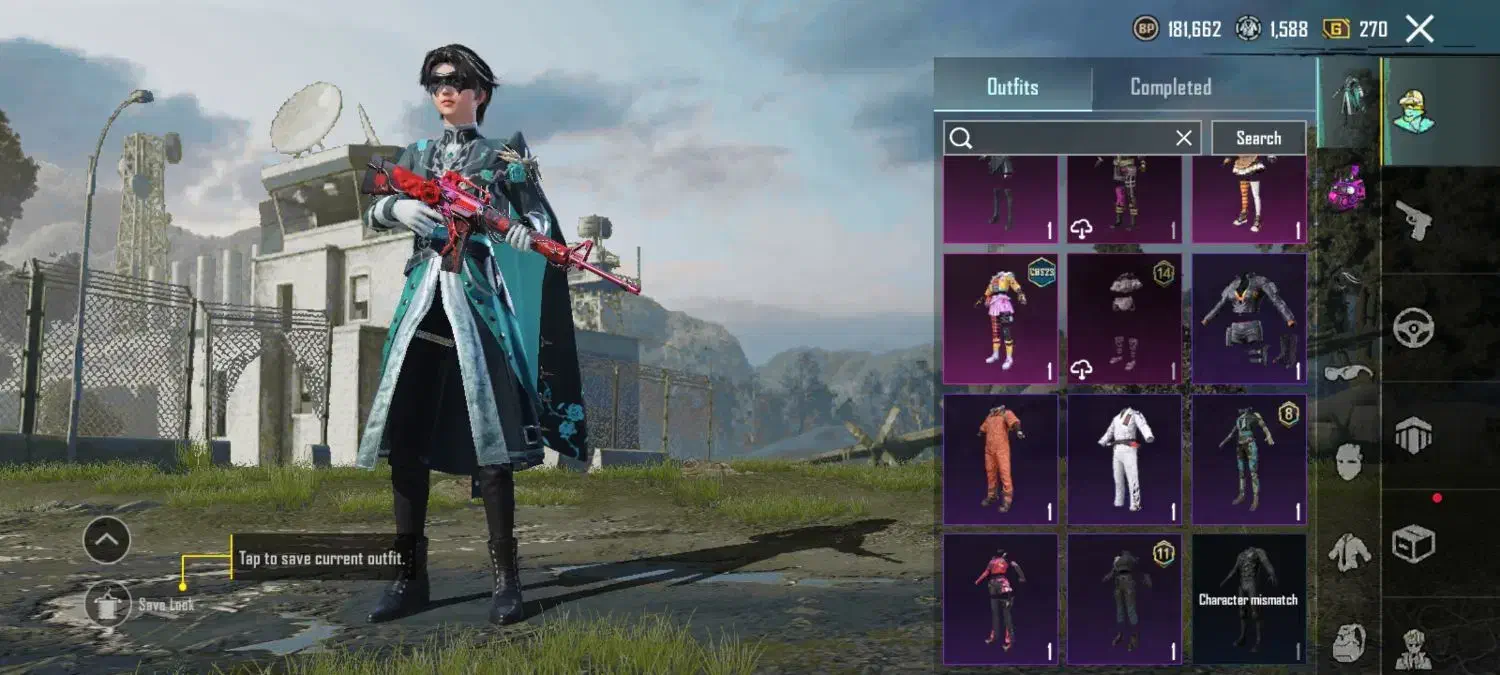Equip the white suit outfit

tap(1125, 459)
